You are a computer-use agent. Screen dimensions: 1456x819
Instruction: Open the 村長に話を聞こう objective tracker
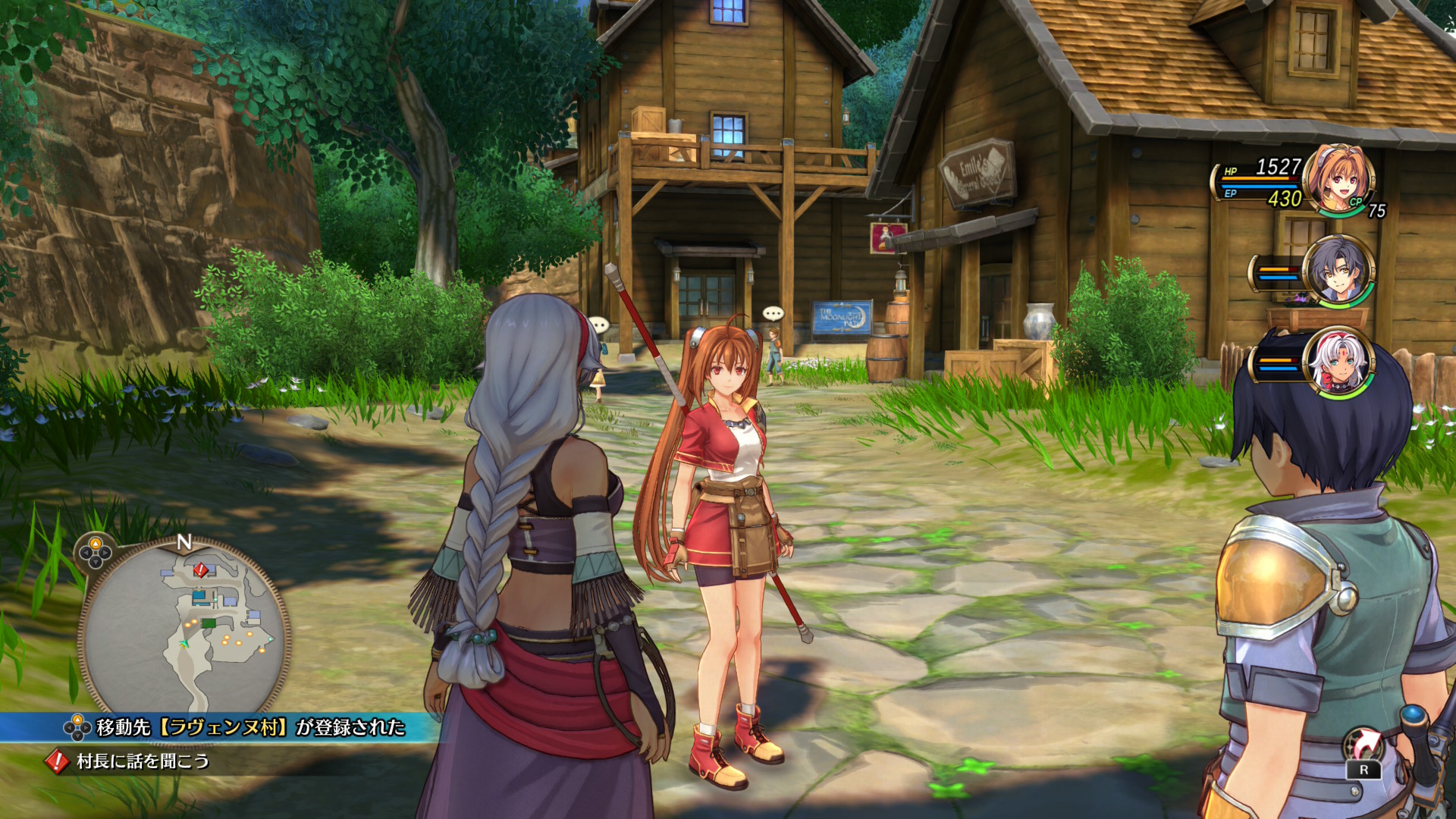[143, 761]
